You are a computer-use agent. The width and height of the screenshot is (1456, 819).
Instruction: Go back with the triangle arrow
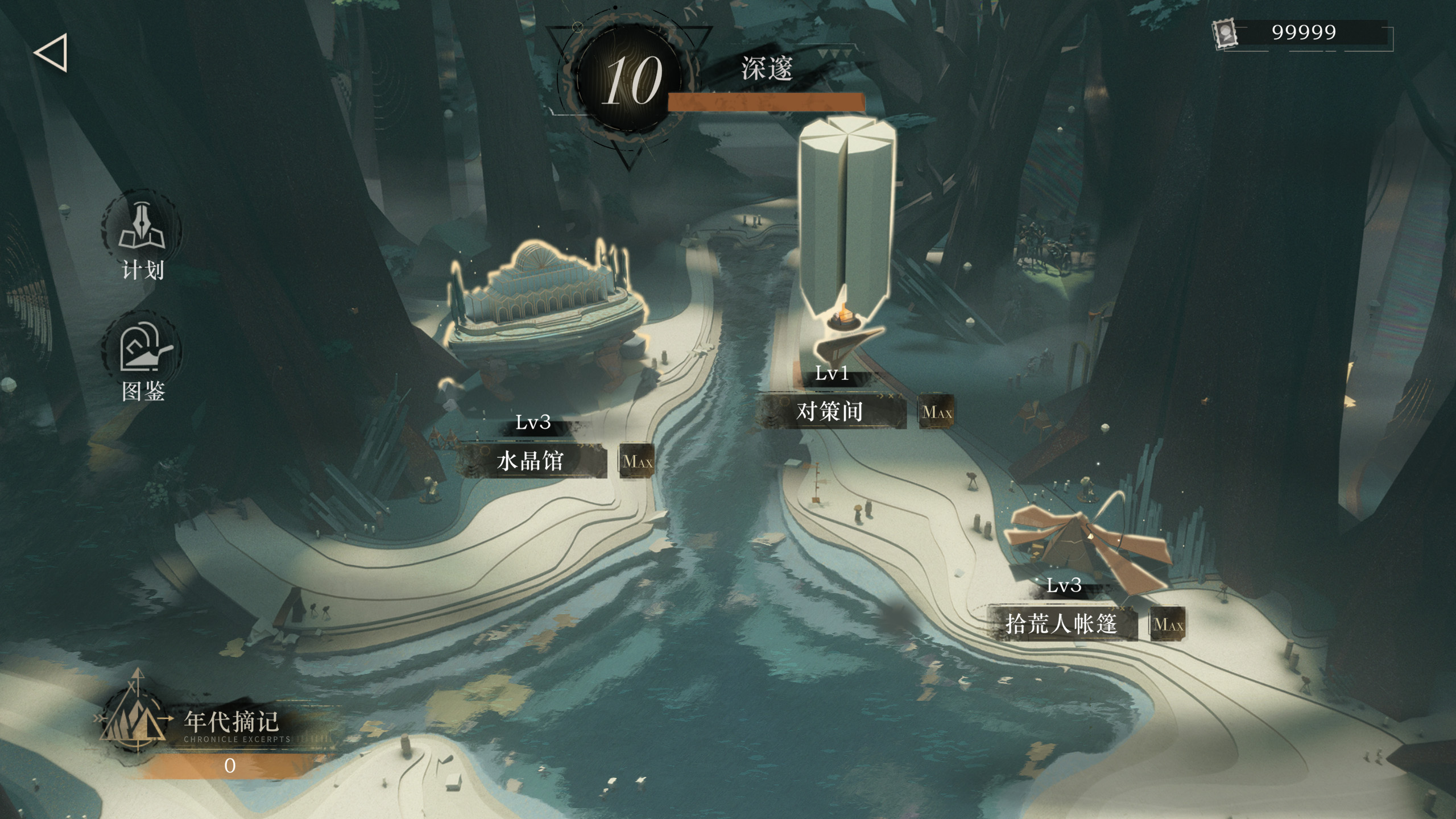(x=51, y=53)
